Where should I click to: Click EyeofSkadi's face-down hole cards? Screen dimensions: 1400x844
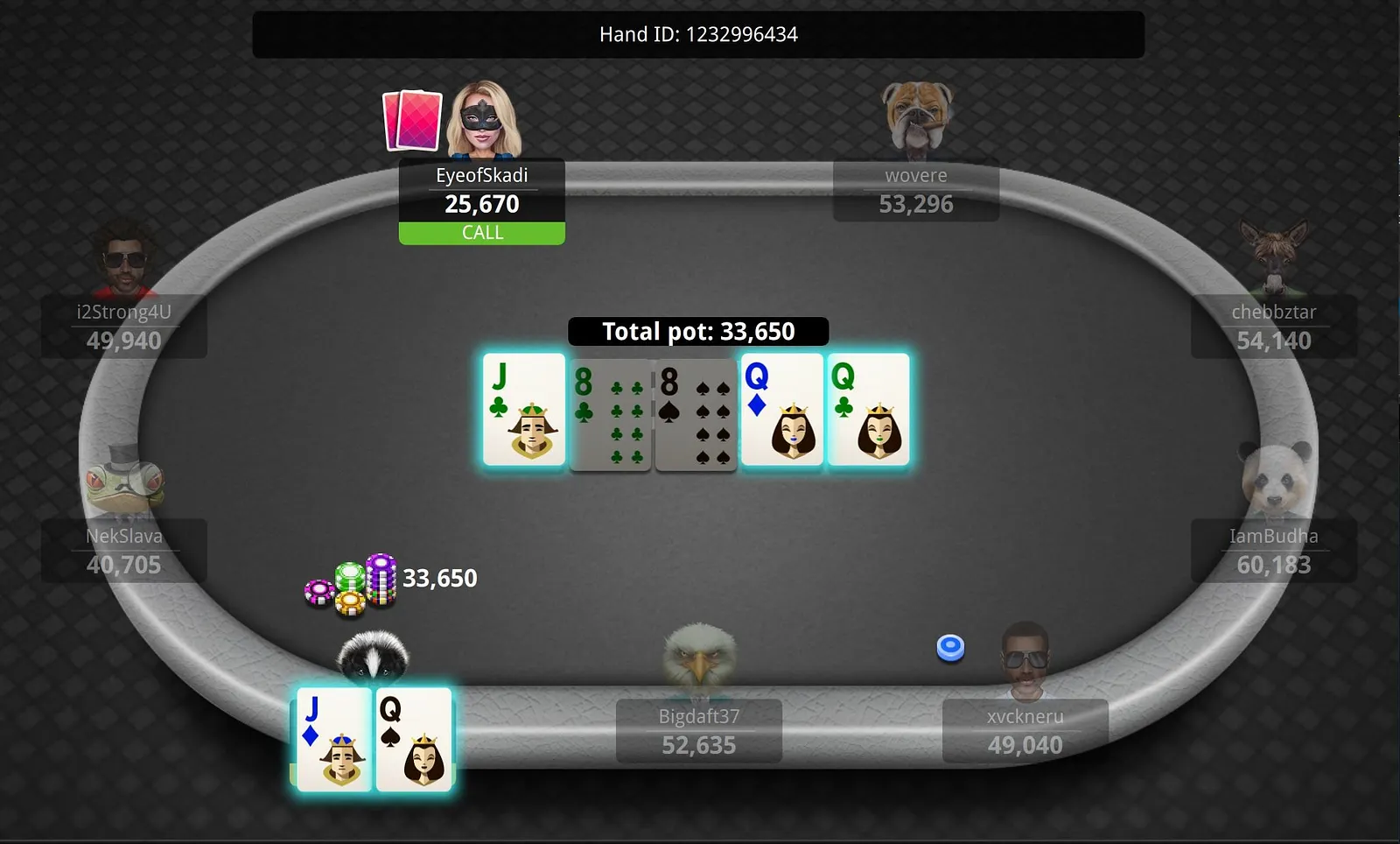pos(411,120)
